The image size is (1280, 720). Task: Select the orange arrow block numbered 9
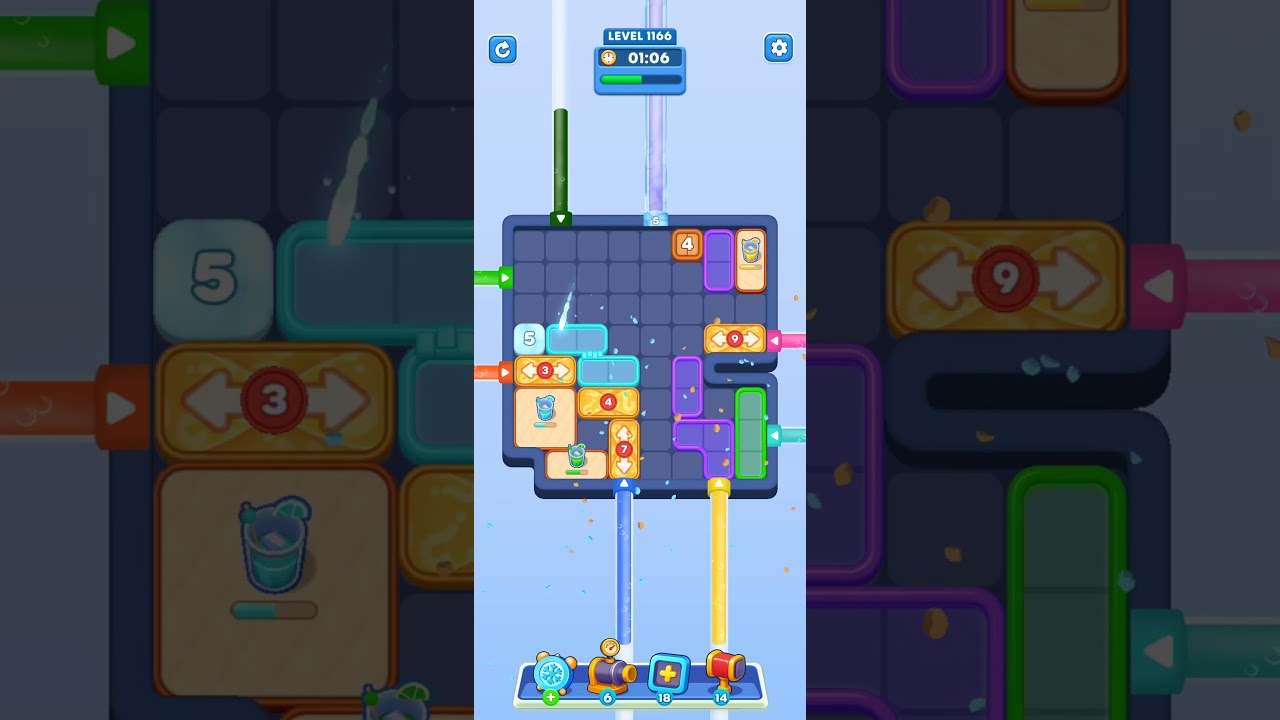pyautogui.click(x=734, y=338)
